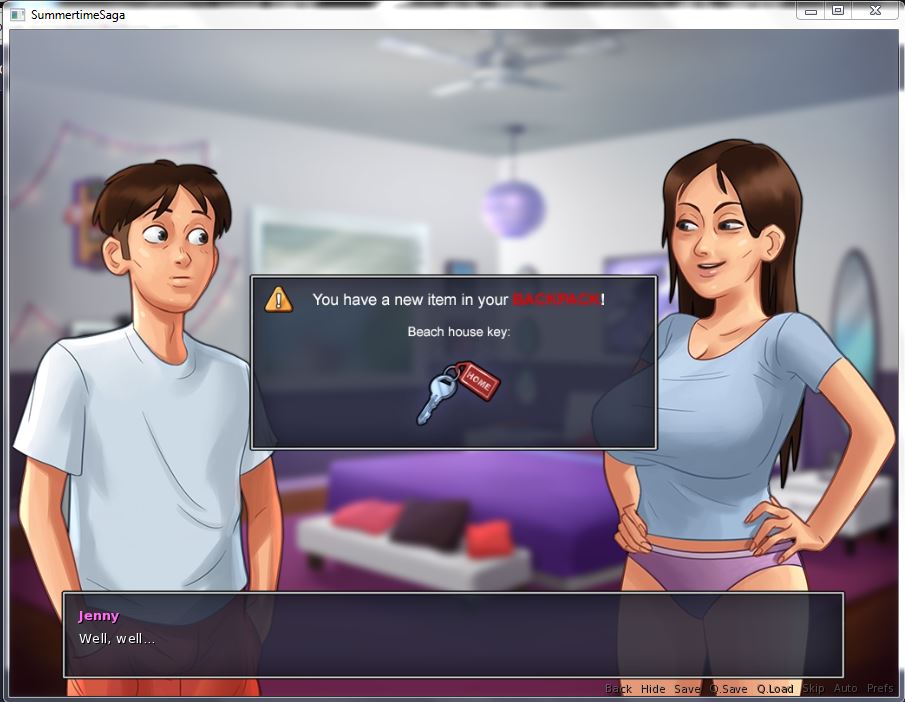
Task: Advance Jenny's dialogue text box
Action: pyautogui.click(x=453, y=635)
